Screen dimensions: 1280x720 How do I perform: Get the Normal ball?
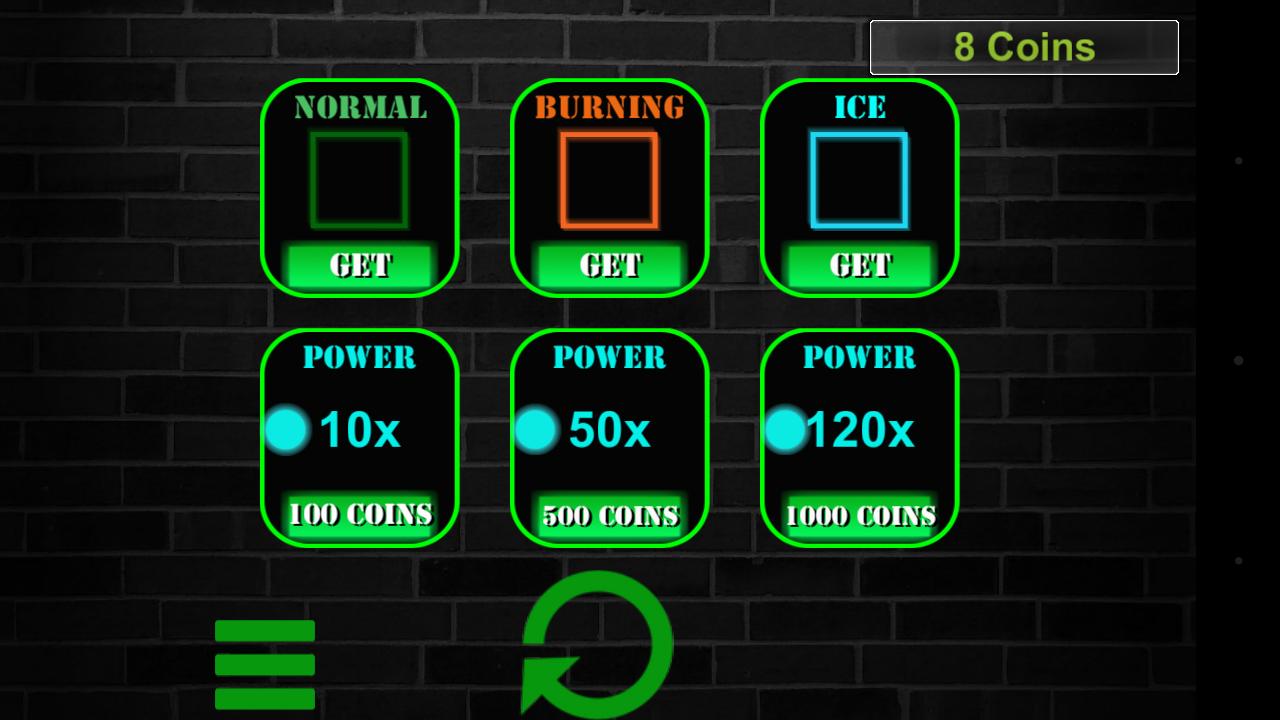pos(360,264)
